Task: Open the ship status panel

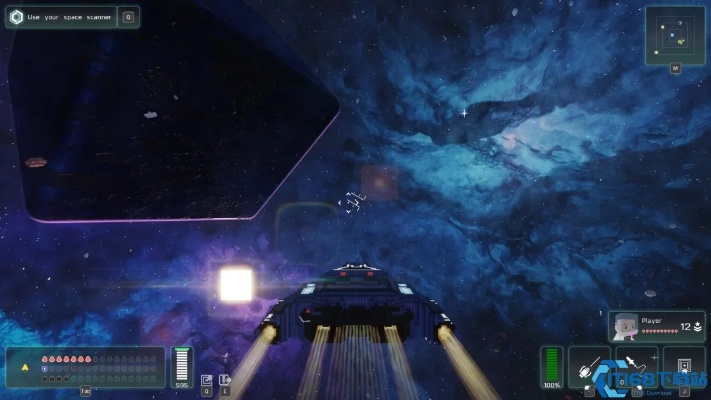Action: coord(86,366)
